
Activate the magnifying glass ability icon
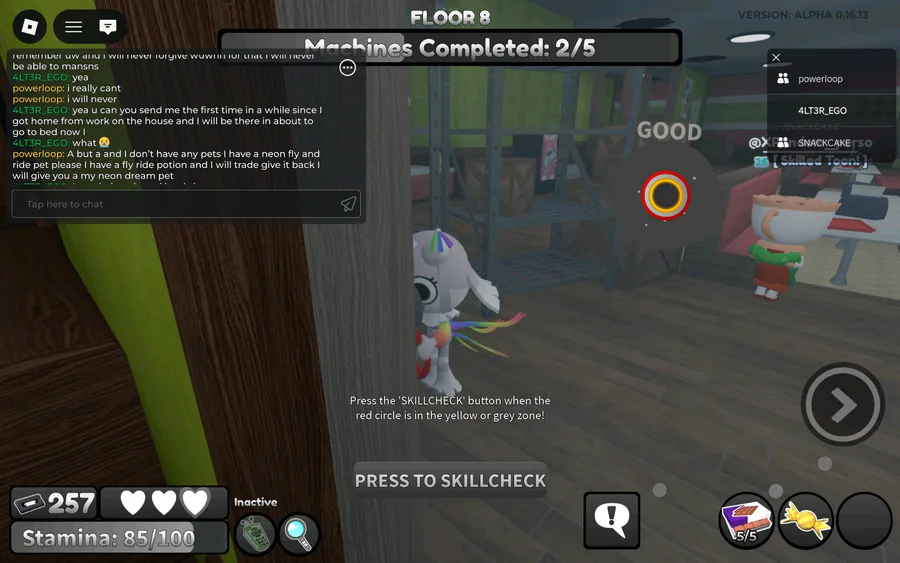[298, 534]
